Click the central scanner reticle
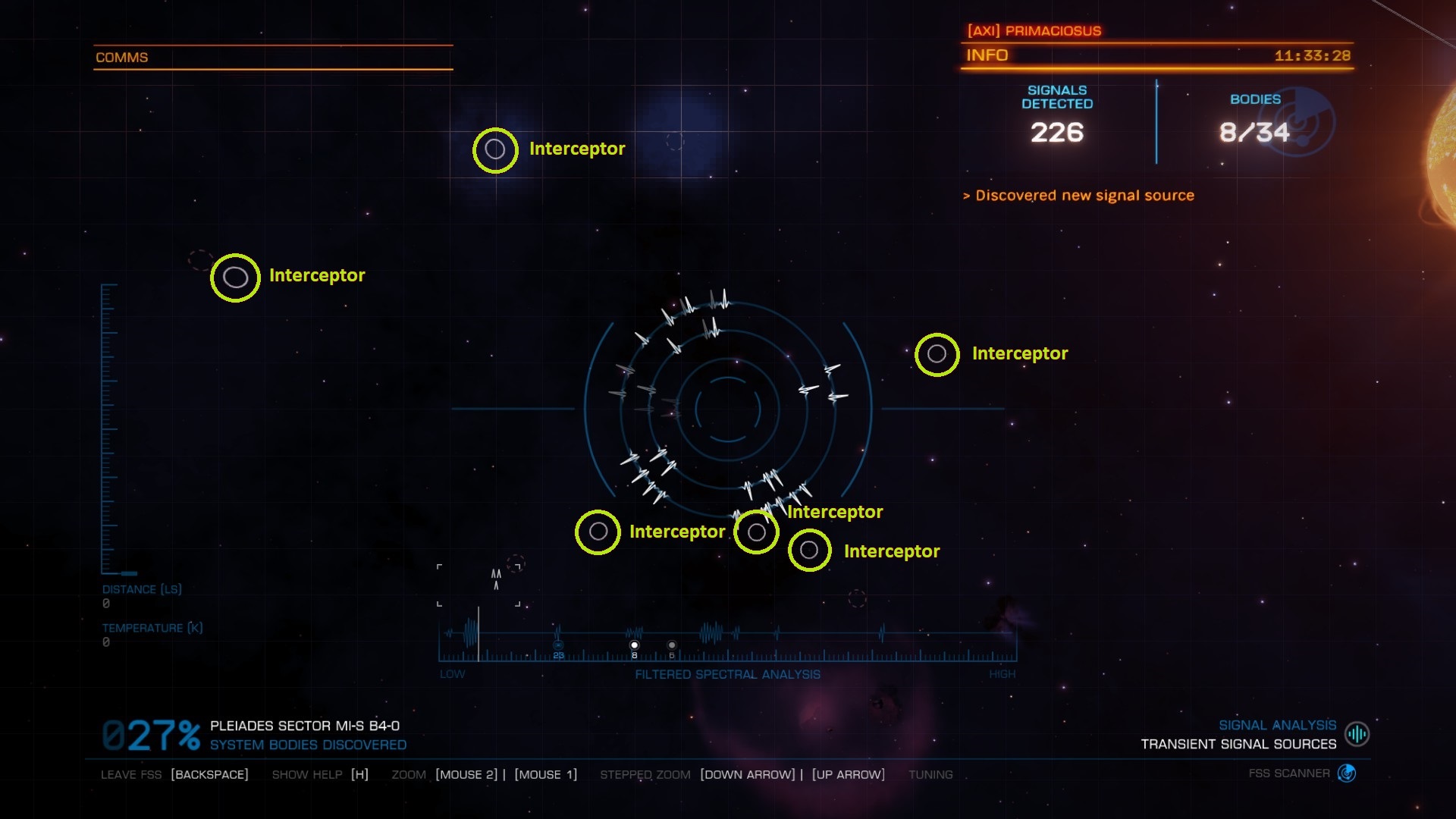1456x819 pixels. pyautogui.click(x=727, y=409)
